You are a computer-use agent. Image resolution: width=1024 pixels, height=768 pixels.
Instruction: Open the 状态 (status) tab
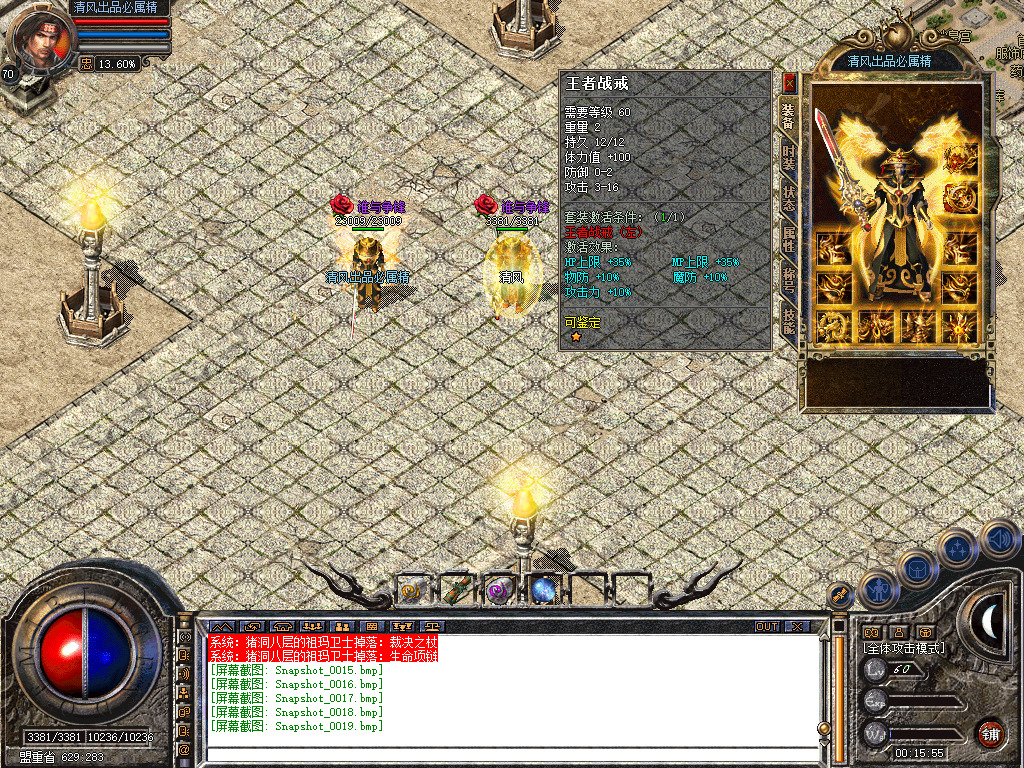(x=789, y=196)
